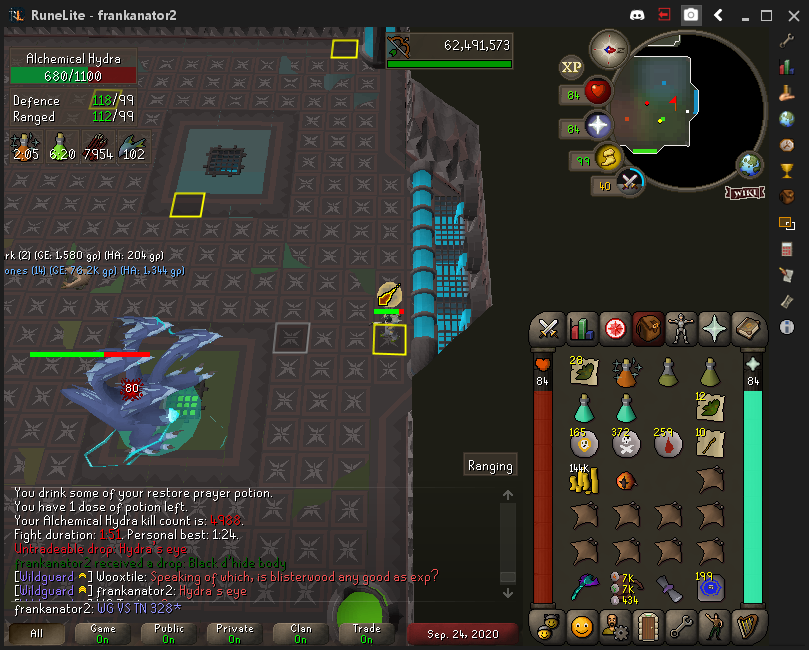Open the Spellbook tab
This screenshot has height=650, width=809.
pyautogui.click(x=747, y=328)
